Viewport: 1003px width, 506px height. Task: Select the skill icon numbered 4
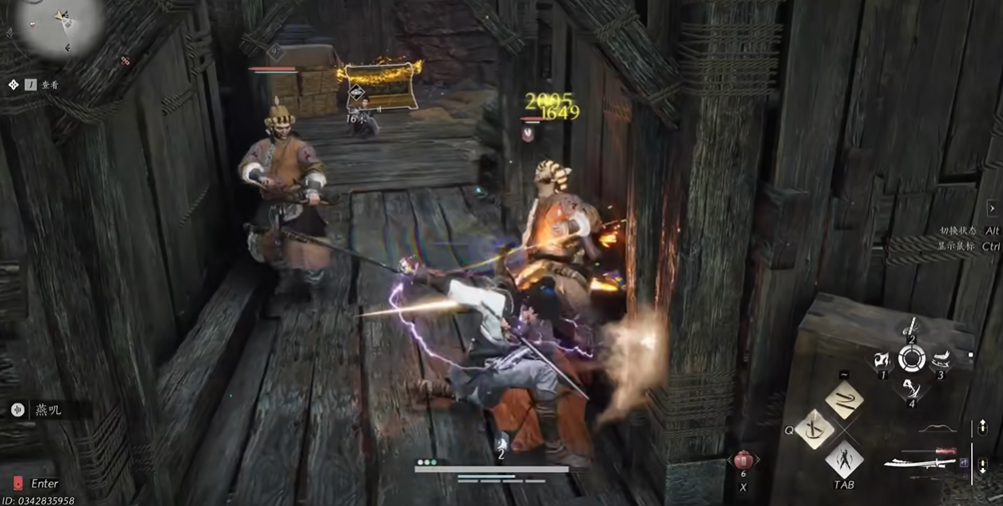911,388
